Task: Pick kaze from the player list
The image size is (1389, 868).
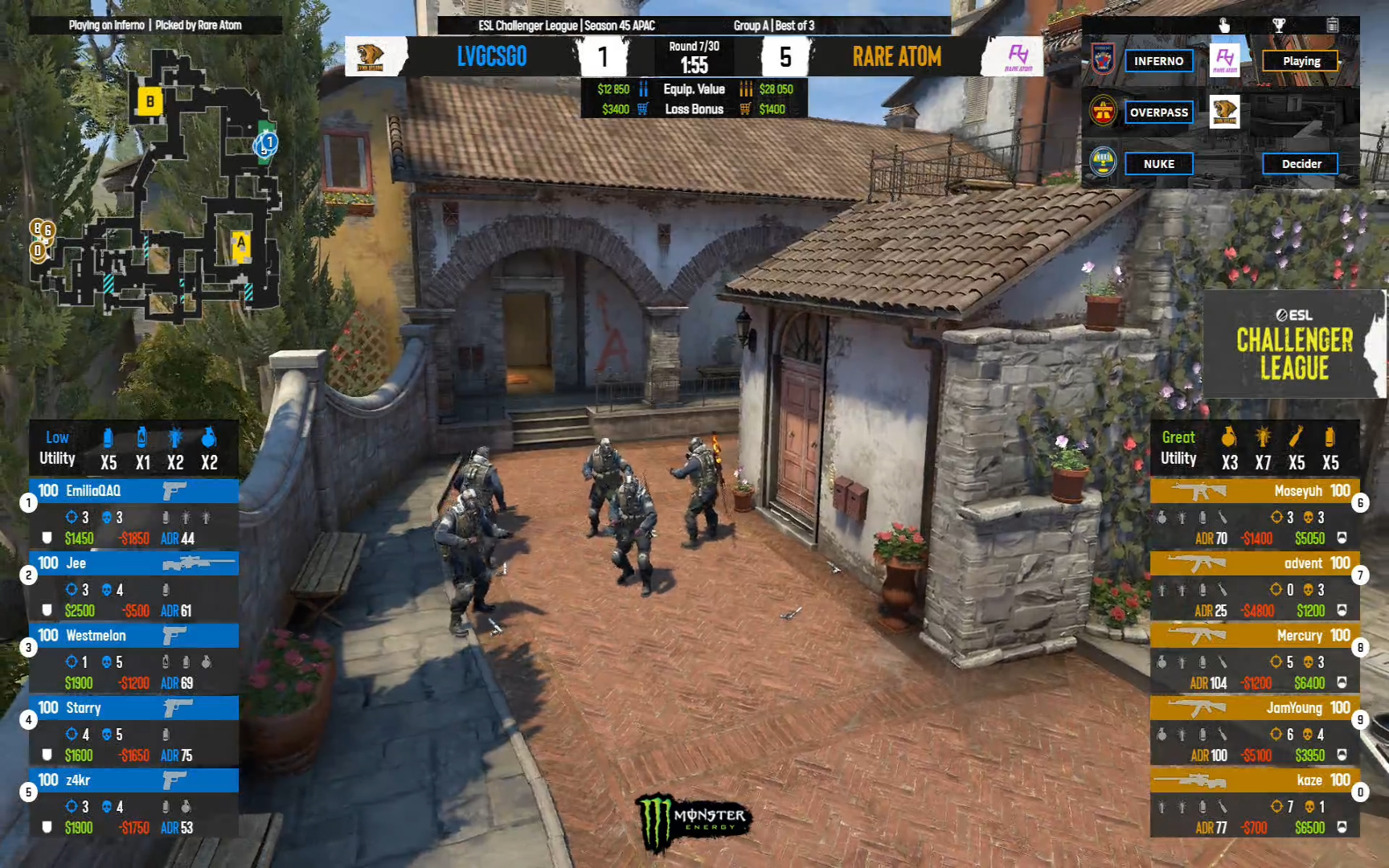Action: tap(1254, 780)
